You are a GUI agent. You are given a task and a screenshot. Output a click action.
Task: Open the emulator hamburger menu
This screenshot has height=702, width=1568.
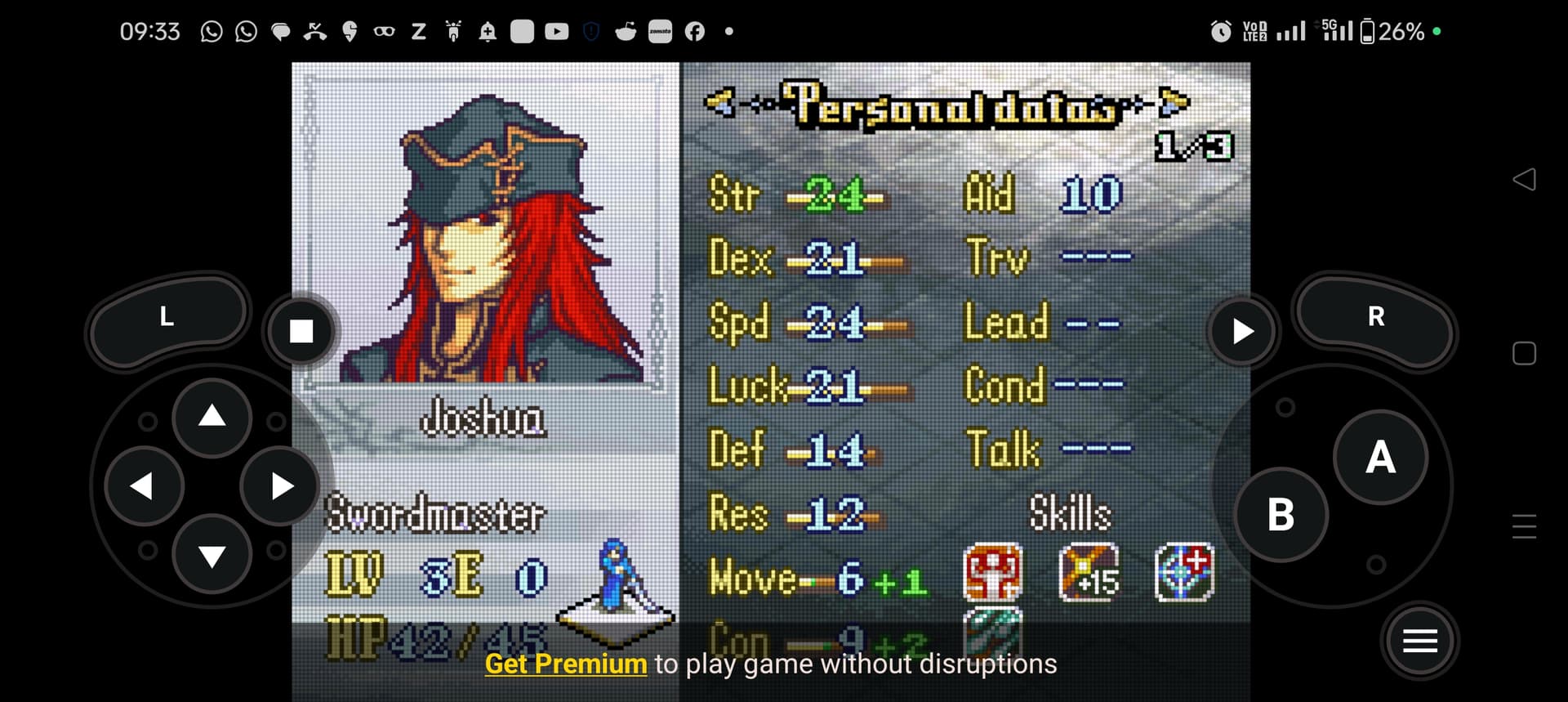tap(1419, 641)
